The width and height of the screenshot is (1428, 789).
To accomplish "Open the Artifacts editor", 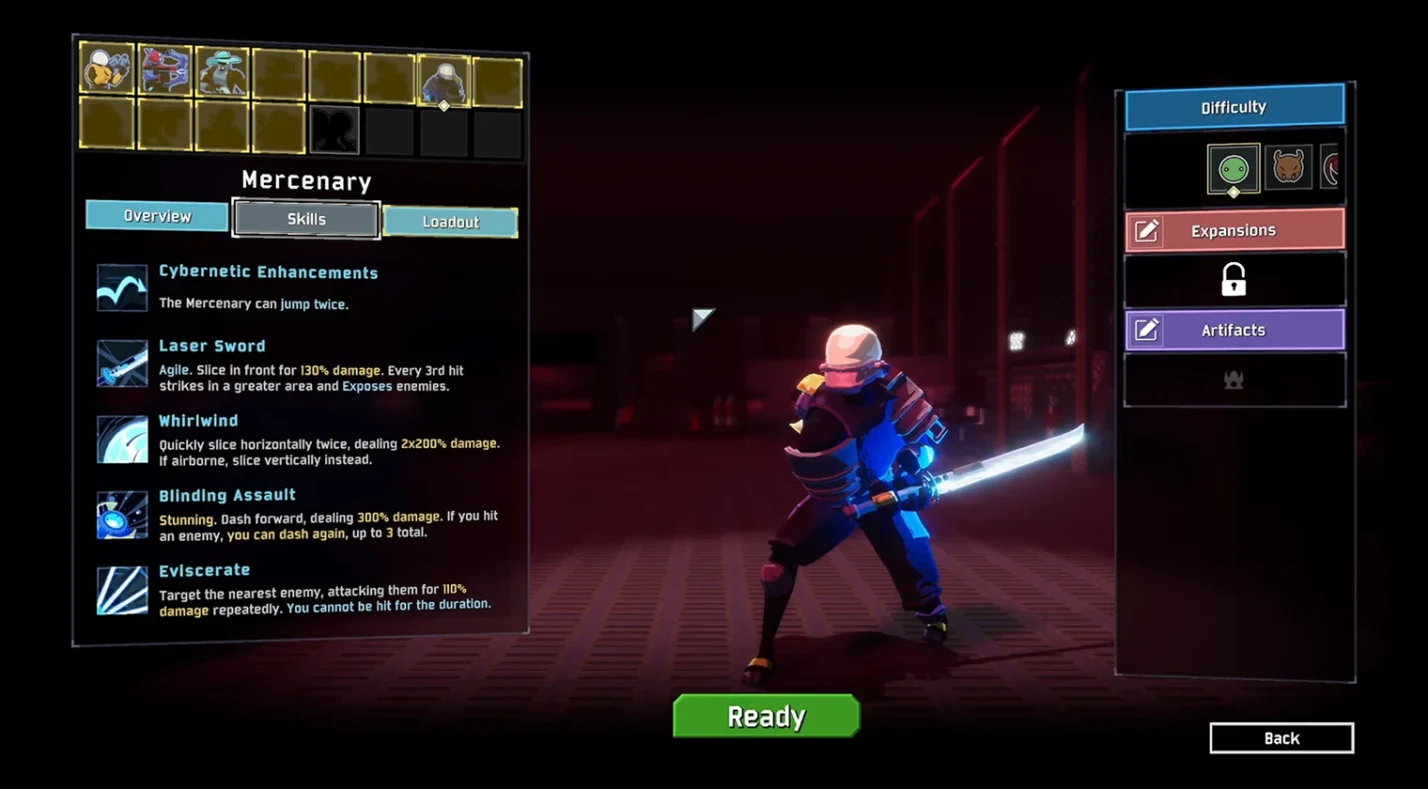I will tap(1234, 330).
